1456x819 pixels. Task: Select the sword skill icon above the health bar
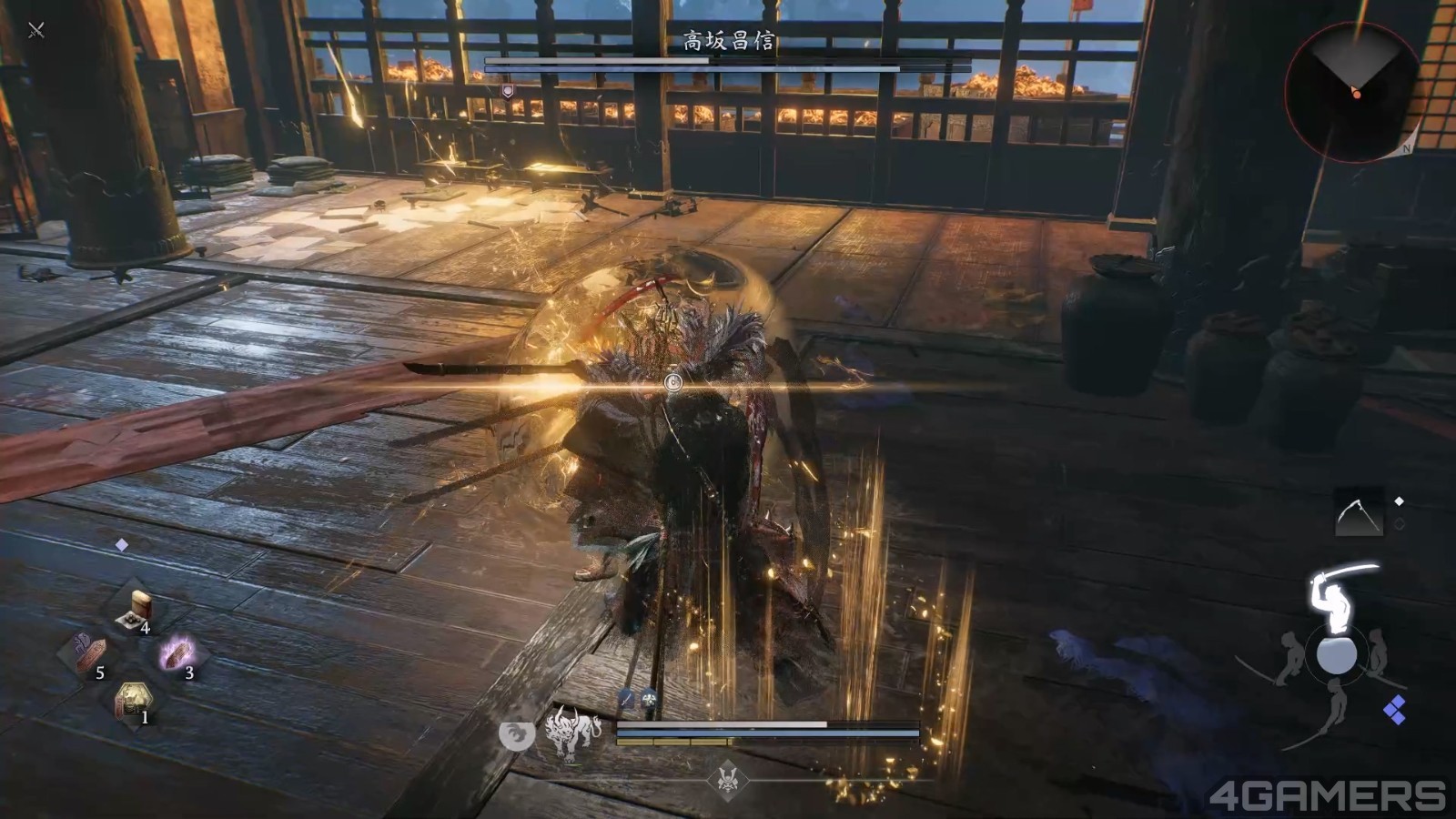(x=625, y=697)
